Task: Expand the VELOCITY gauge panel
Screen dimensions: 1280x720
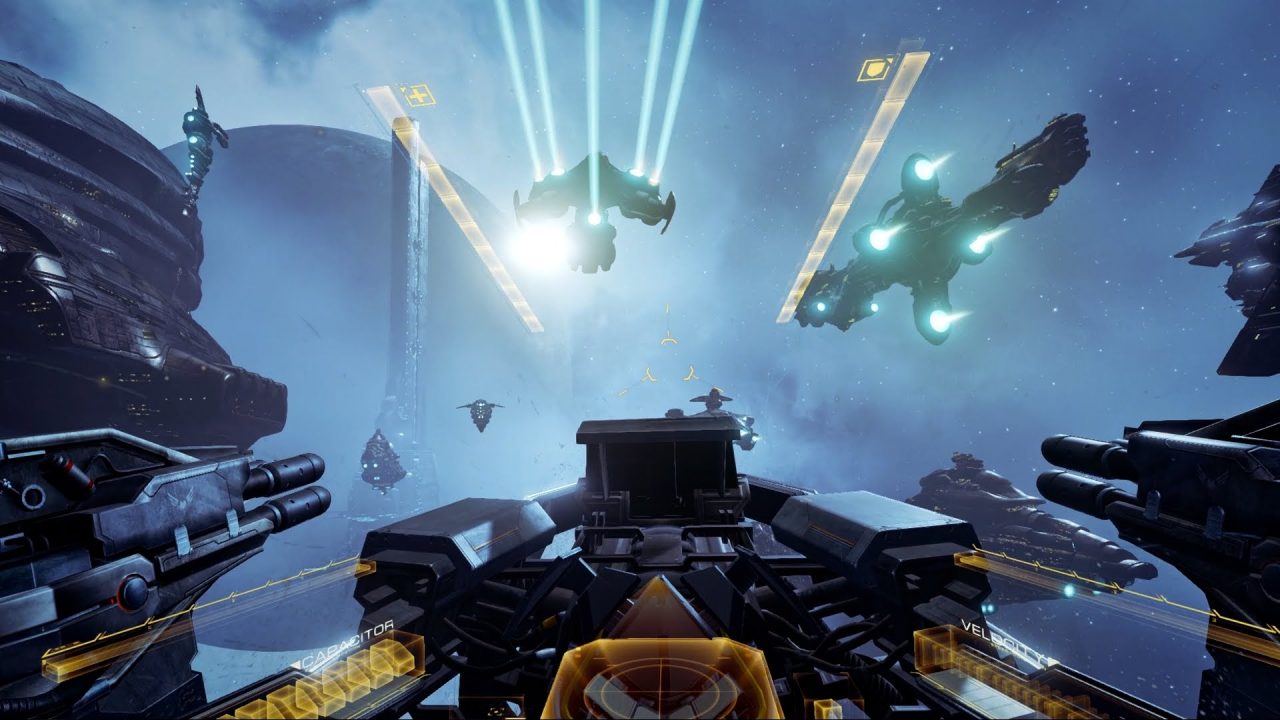Action: click(x=1010, y=680)
